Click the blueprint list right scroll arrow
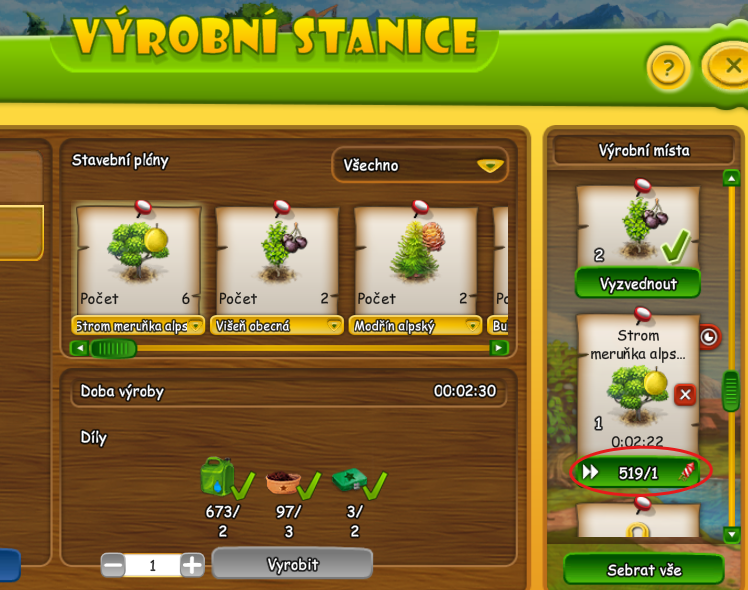This screenshot has width=748, height=590. click(498, 348)
